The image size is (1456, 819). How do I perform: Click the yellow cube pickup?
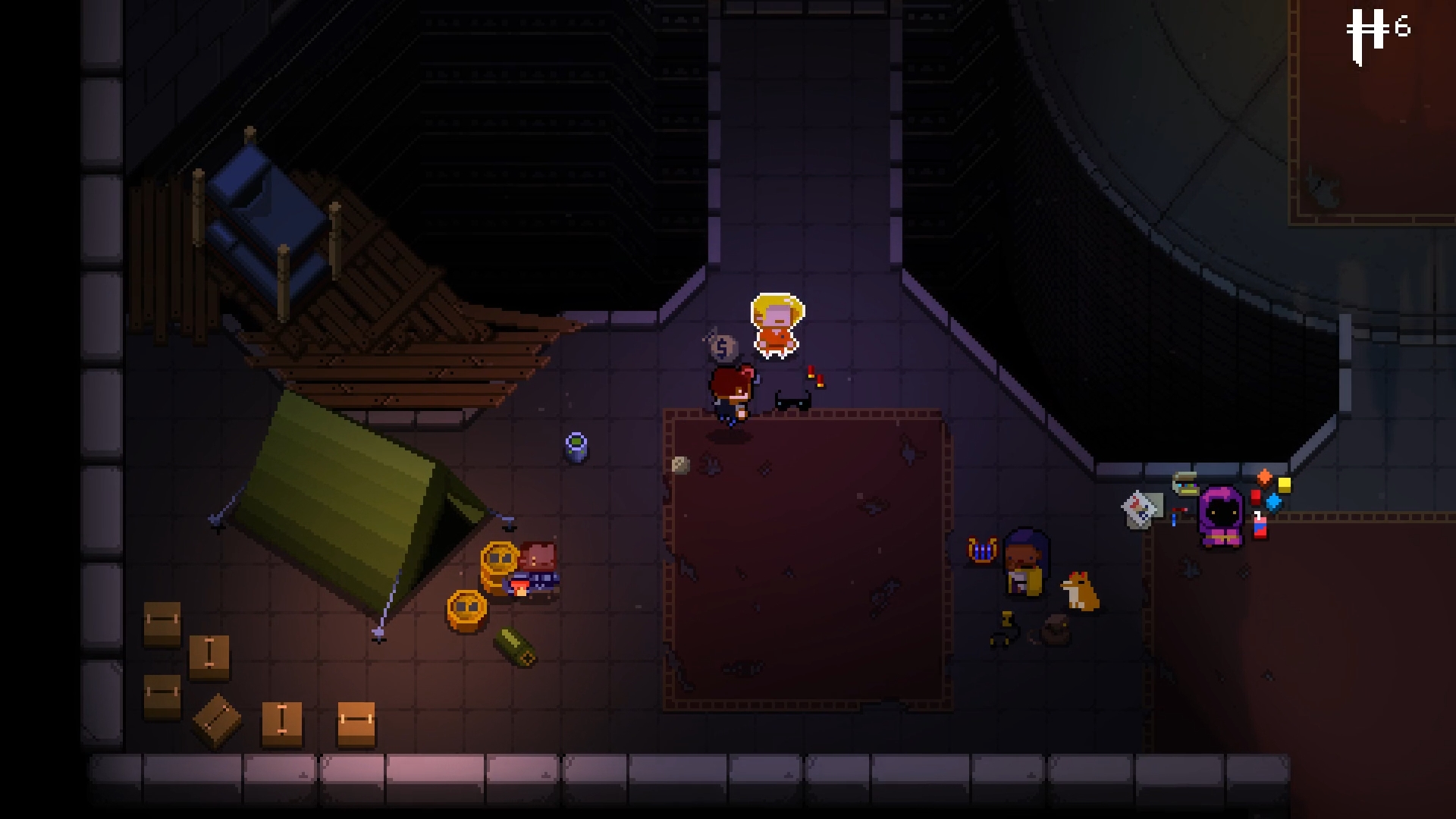pyautogui.click(x=1284, y=485)
